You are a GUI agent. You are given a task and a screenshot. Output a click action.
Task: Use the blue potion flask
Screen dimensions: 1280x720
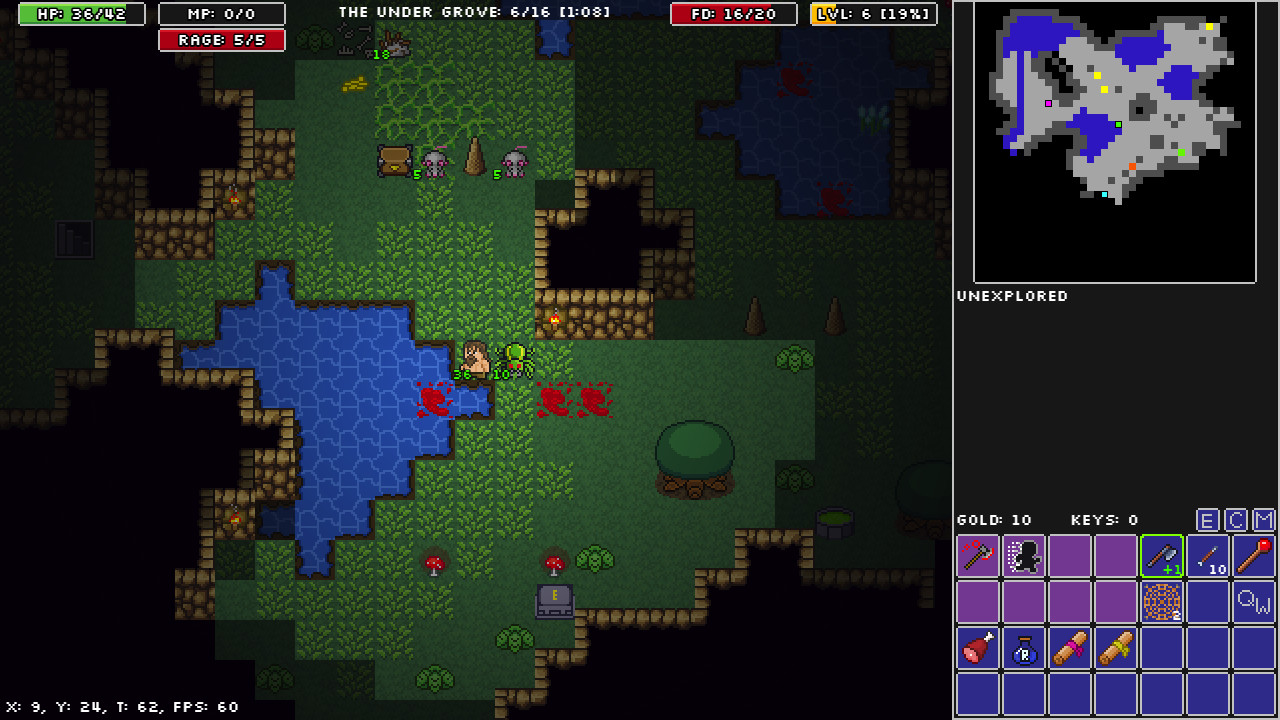click(x=1024, y=648)
